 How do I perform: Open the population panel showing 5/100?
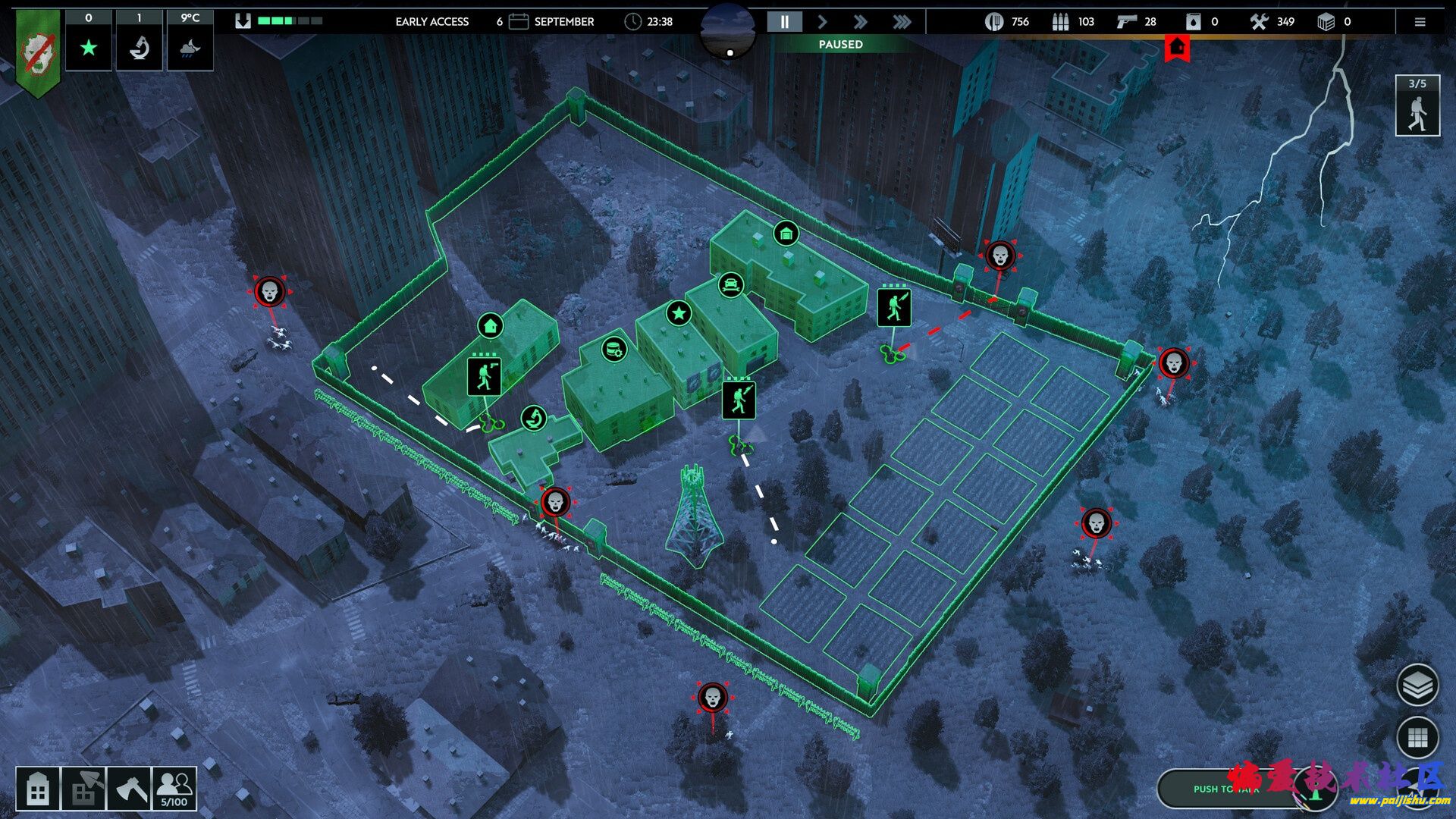(174, 789)
